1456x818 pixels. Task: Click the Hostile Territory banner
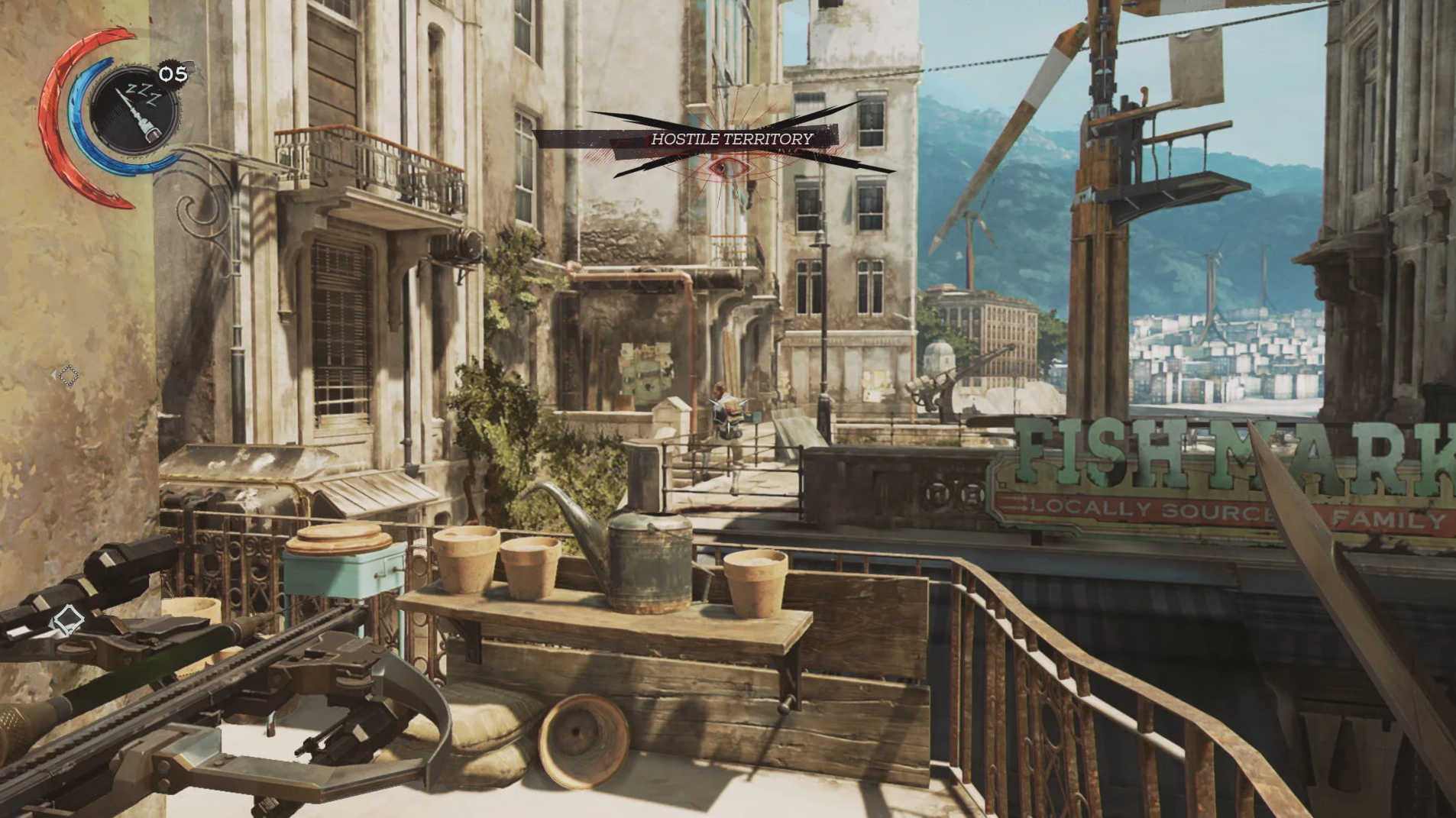coord(731,139)
